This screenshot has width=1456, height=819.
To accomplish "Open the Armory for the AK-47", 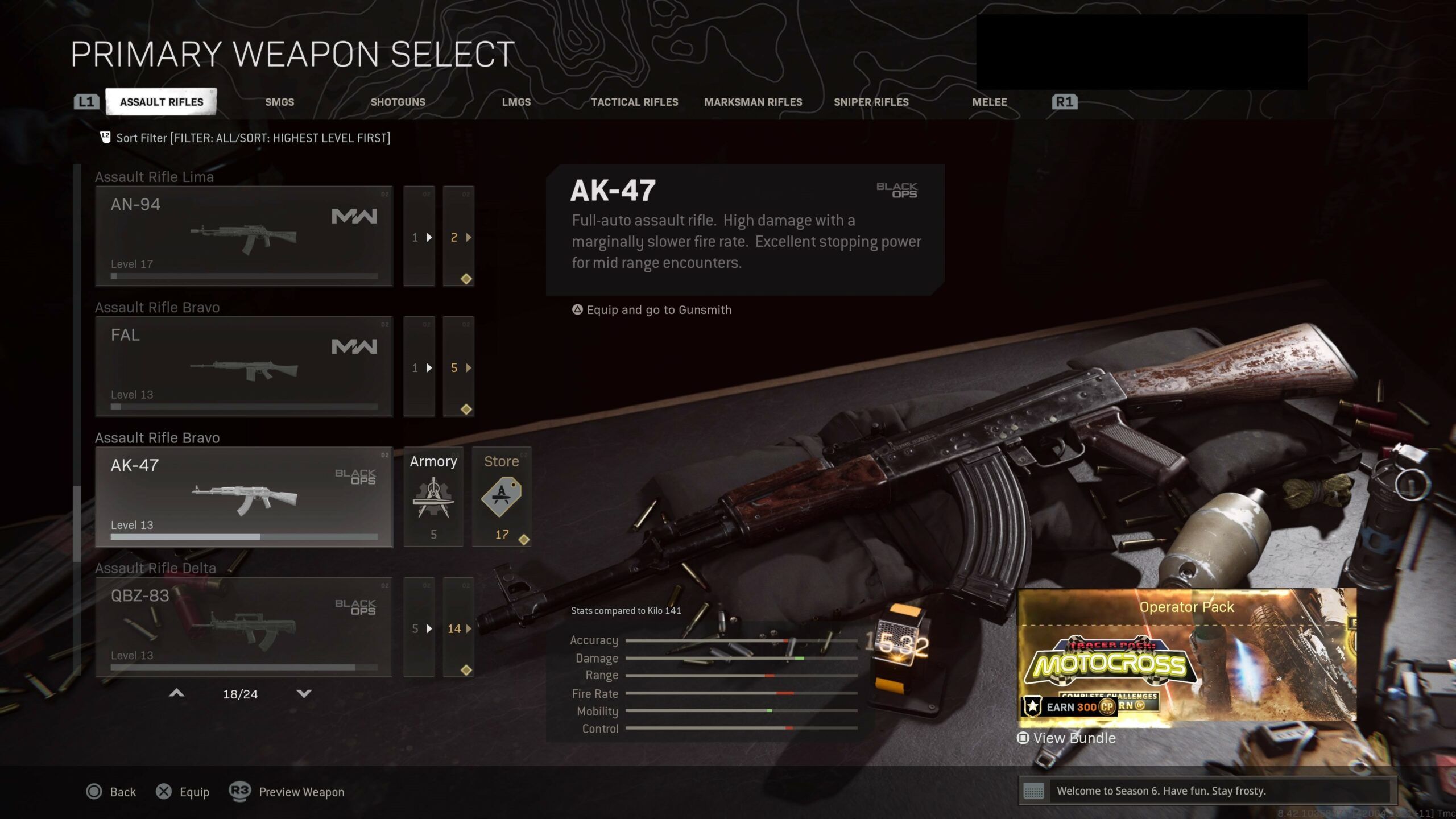I will (x=433, y=498).
